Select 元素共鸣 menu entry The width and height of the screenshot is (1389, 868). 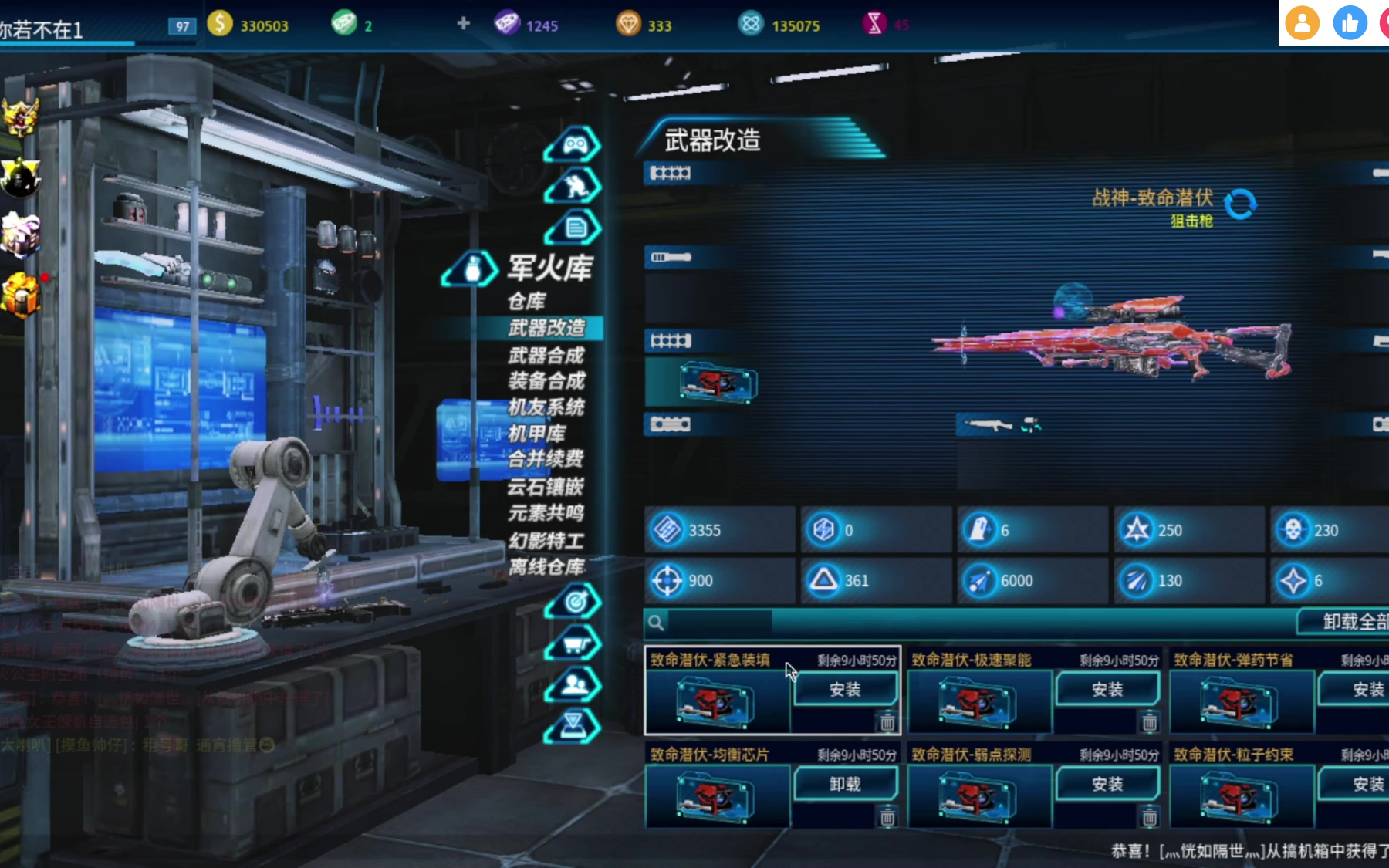[546, 513]
